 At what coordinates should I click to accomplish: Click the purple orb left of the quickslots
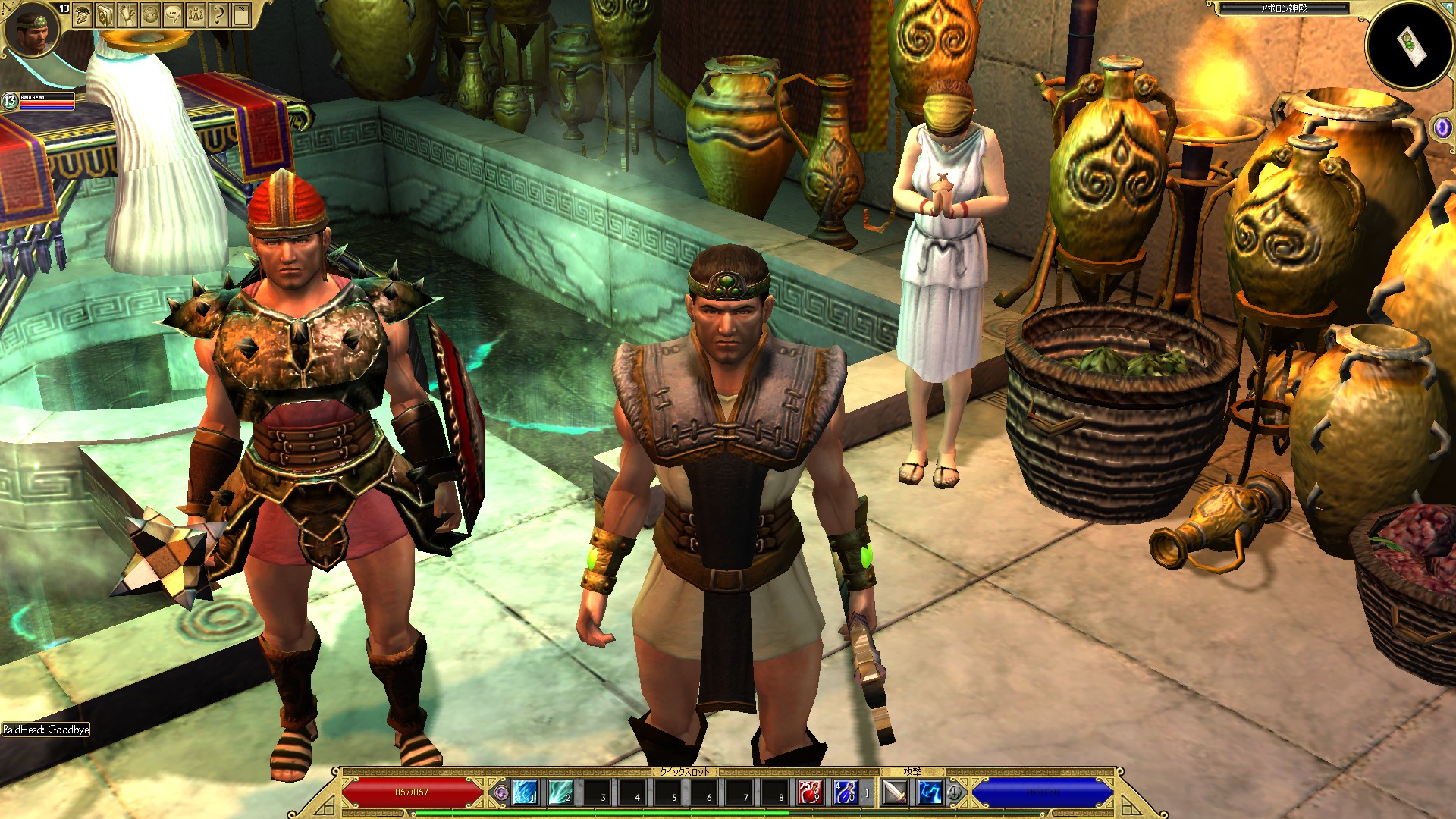point(501,791)
